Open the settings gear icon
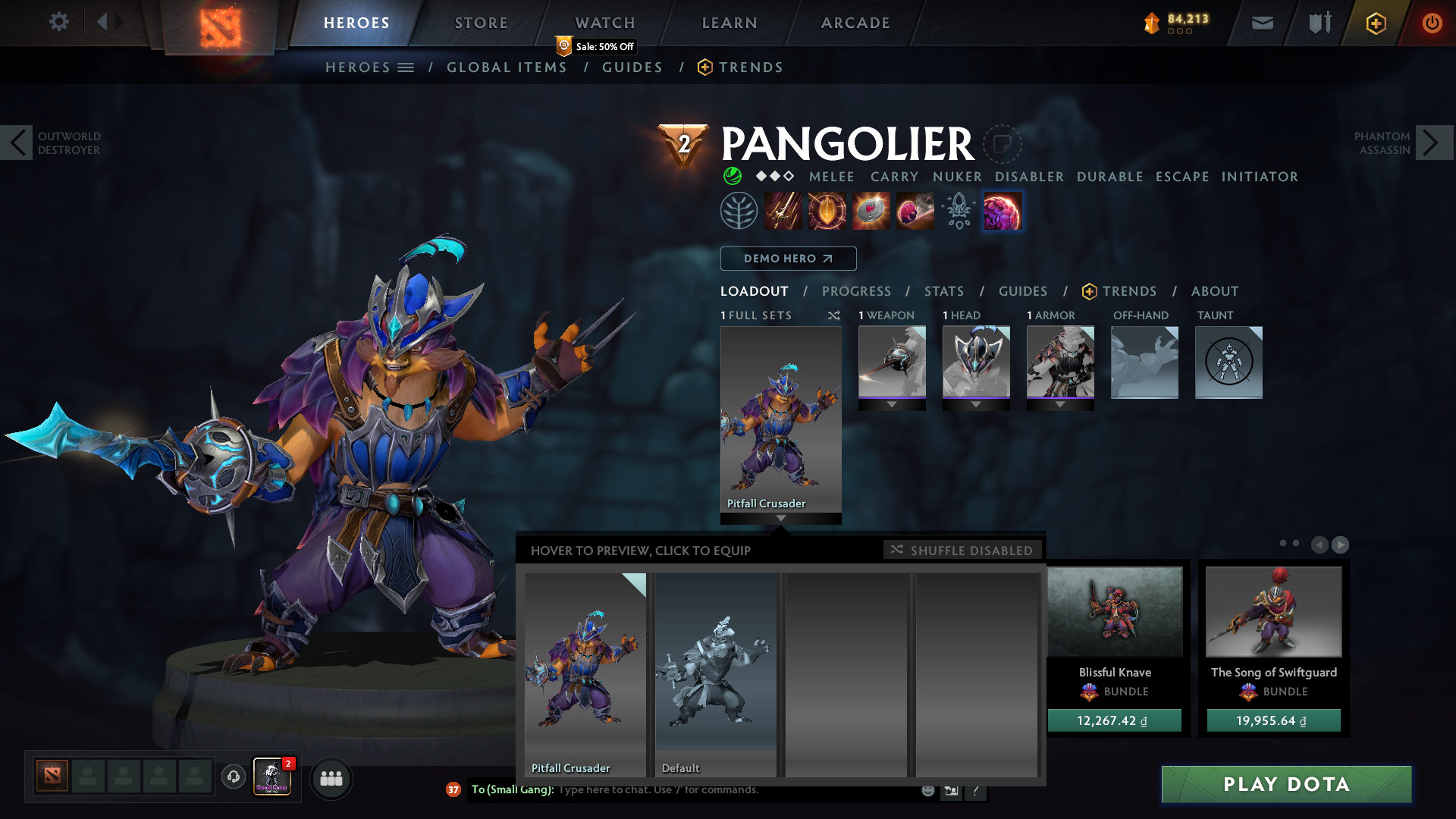 [x=58, y=22]
